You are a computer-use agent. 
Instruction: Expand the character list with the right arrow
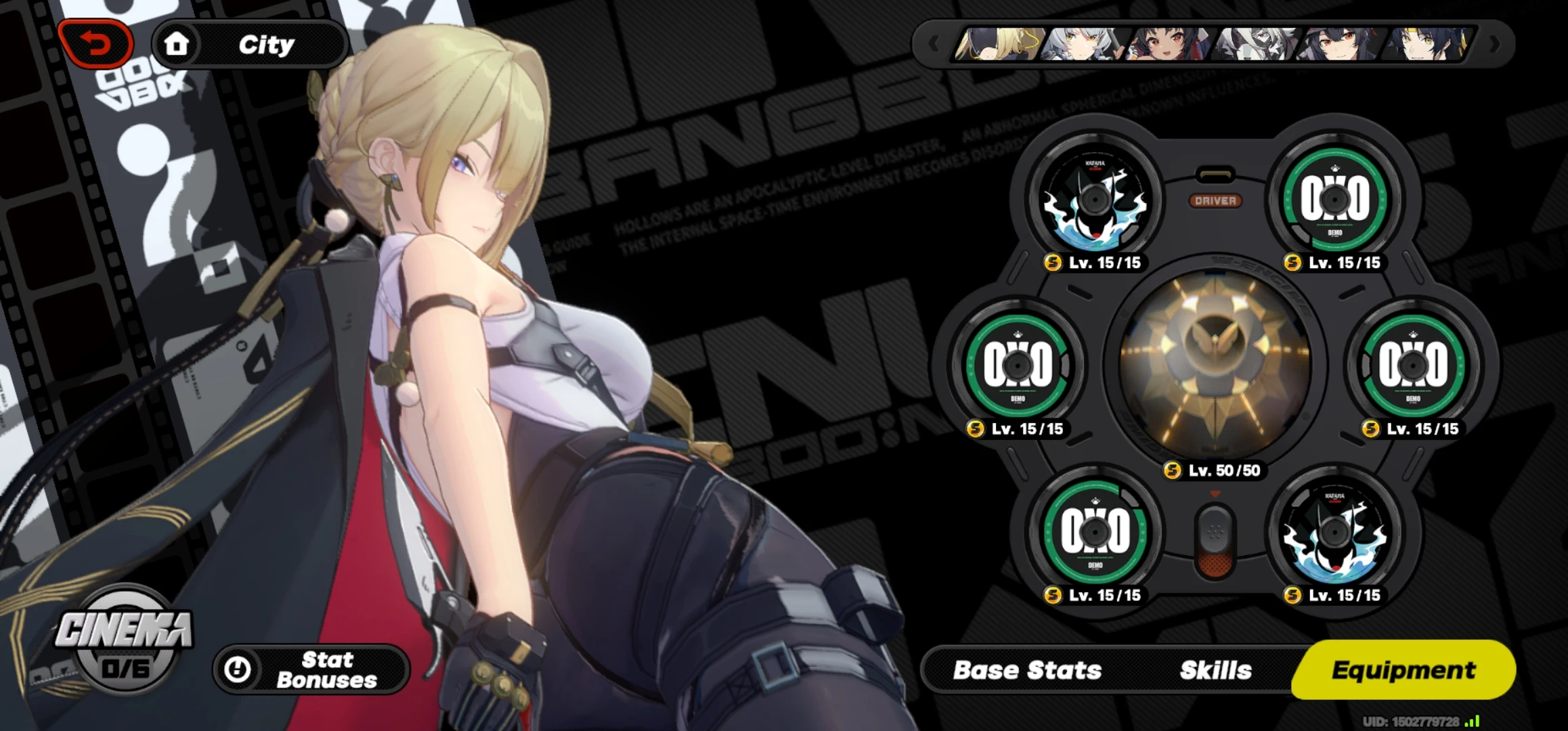[x=1494, y=44]
